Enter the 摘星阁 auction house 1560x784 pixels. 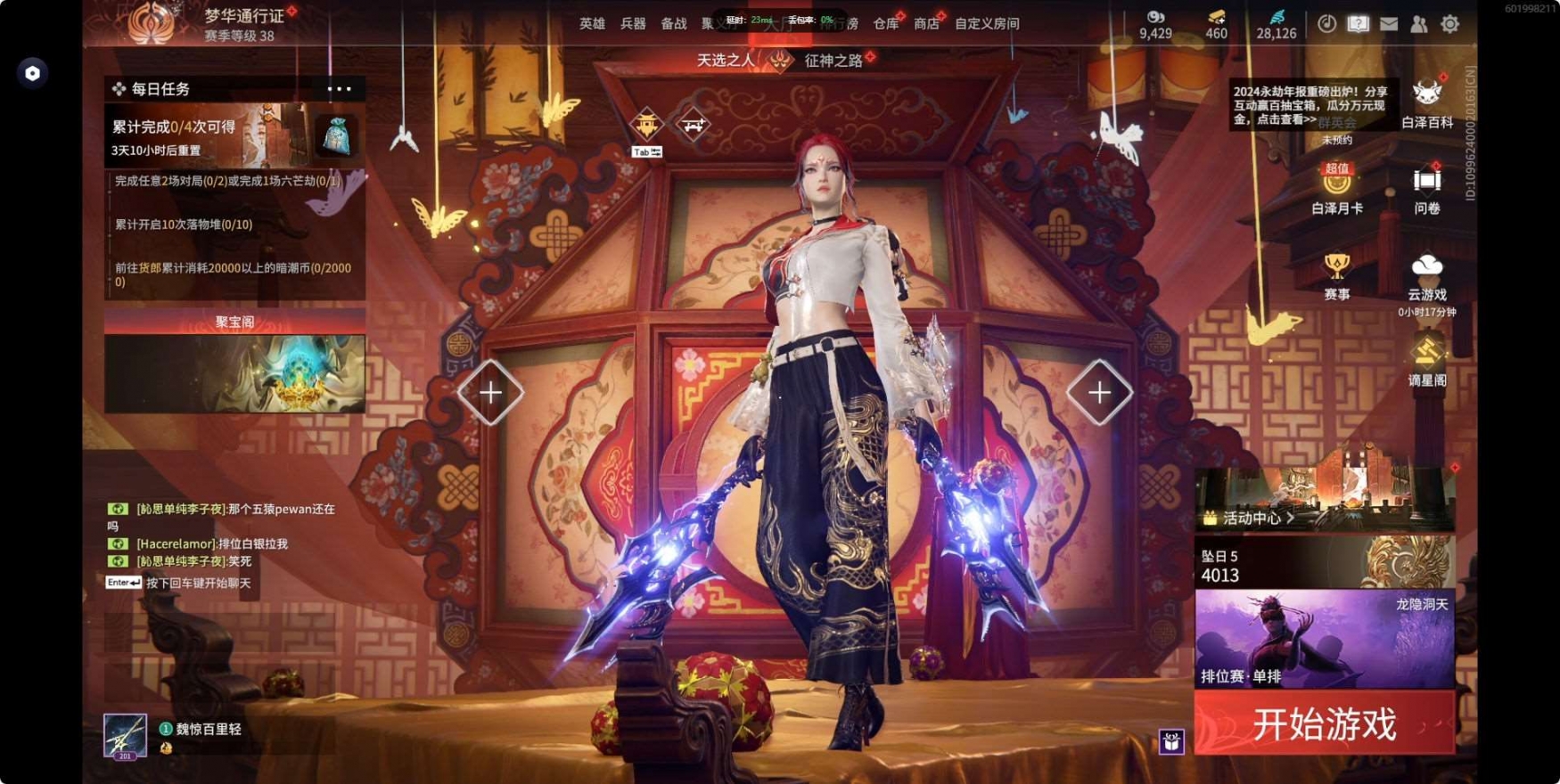click(1426, 361)
